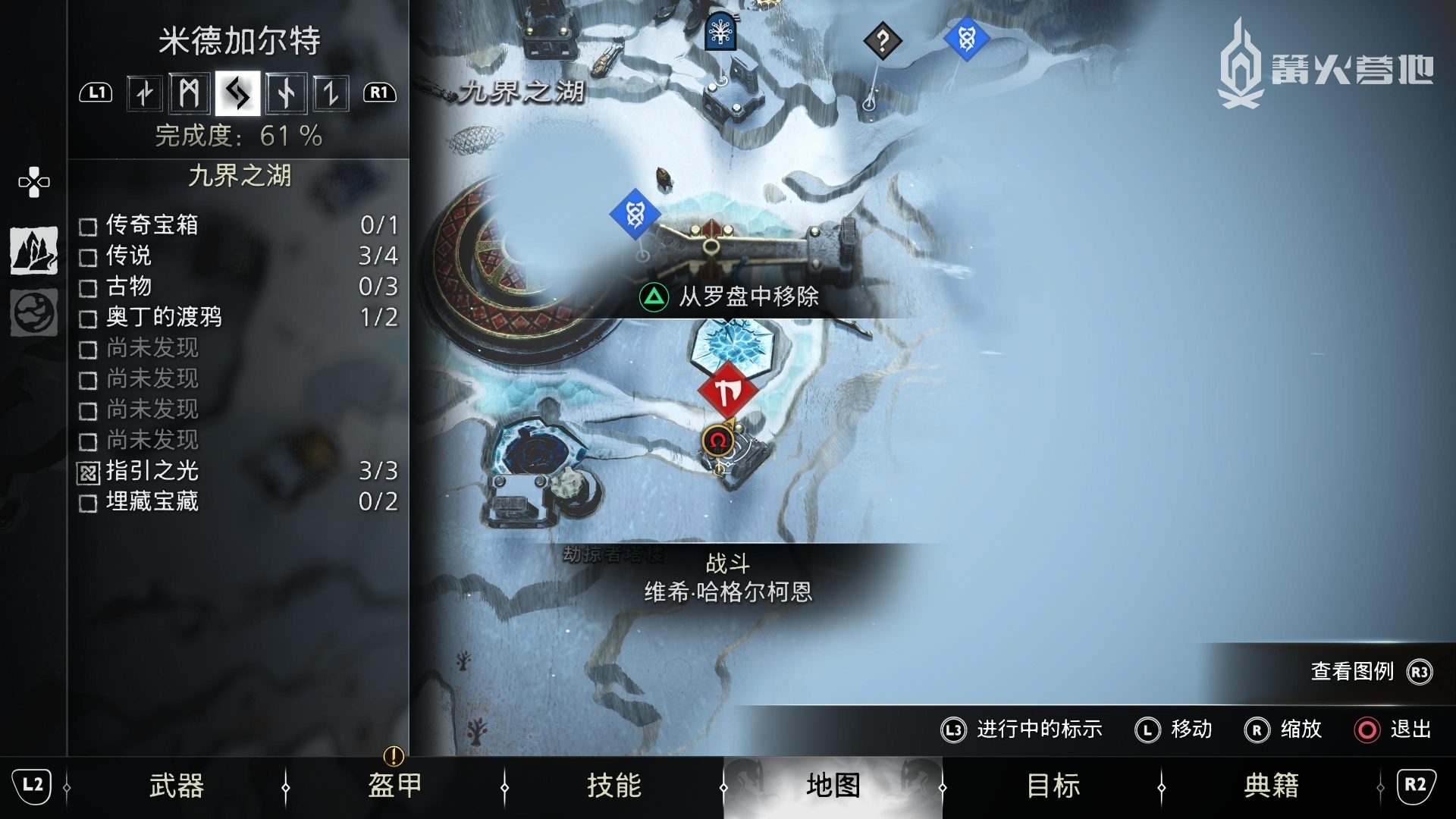The width and height of the screenshot is (1456, 819).
Task: Choose the 传说 lore entry row
Action: point(238,256)
